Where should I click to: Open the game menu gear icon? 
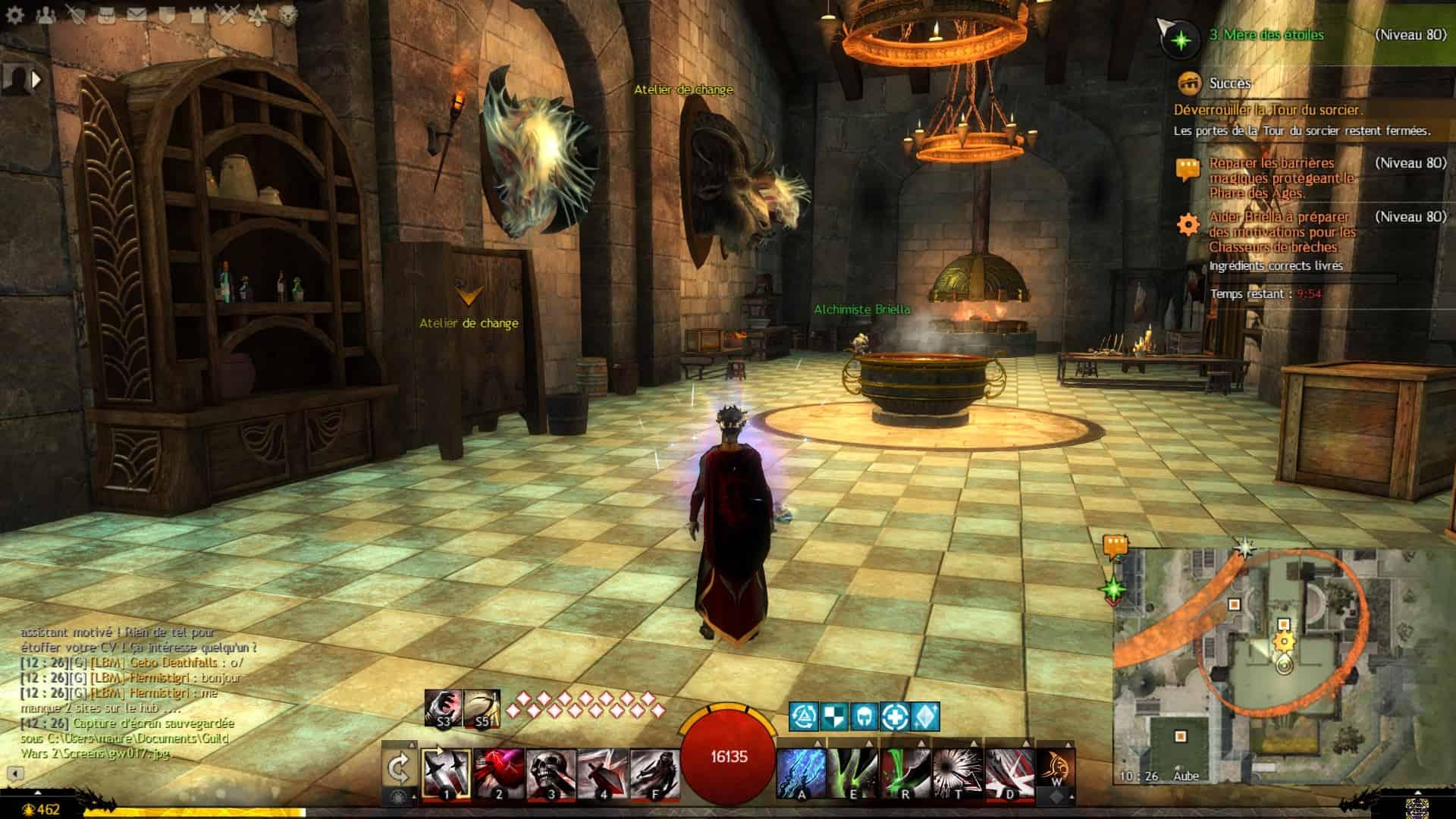click(15, 15)
